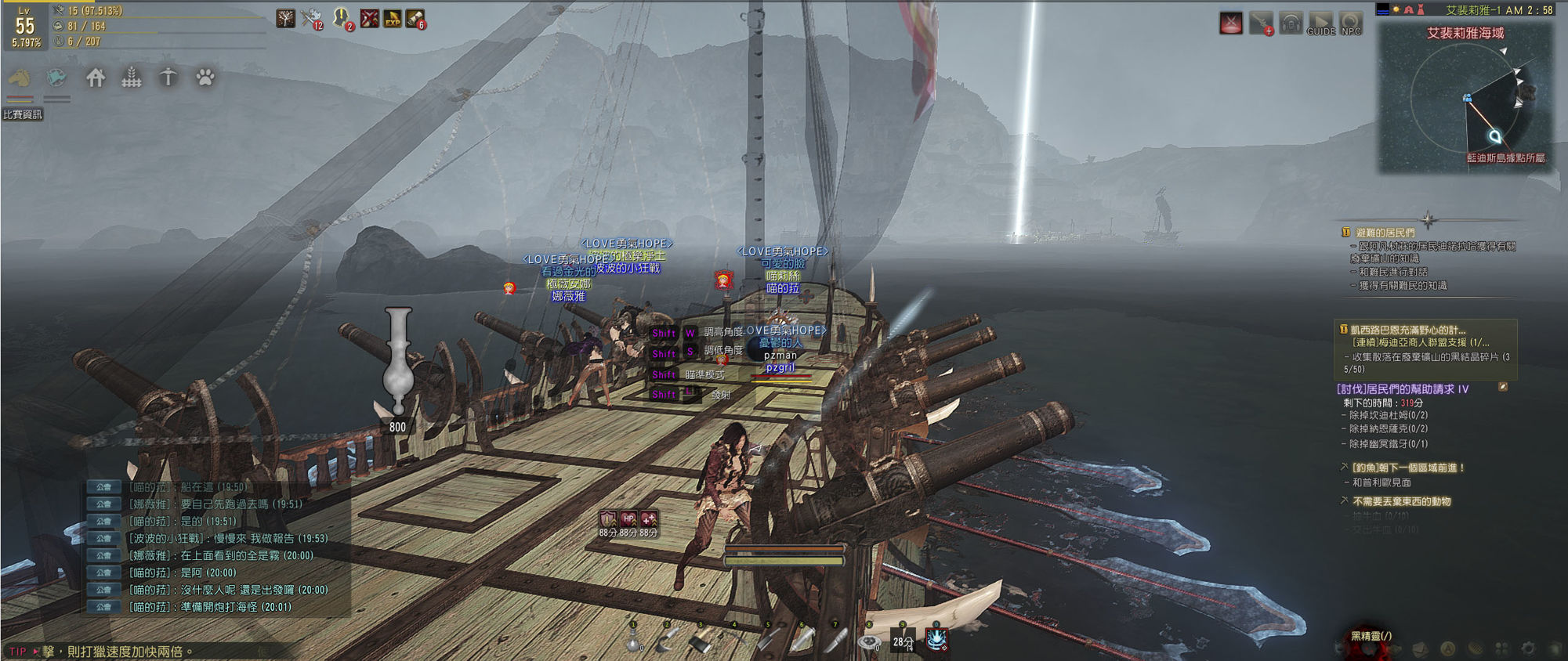Summon the 黑精靈 Black Spirit button

point(1371,636)
